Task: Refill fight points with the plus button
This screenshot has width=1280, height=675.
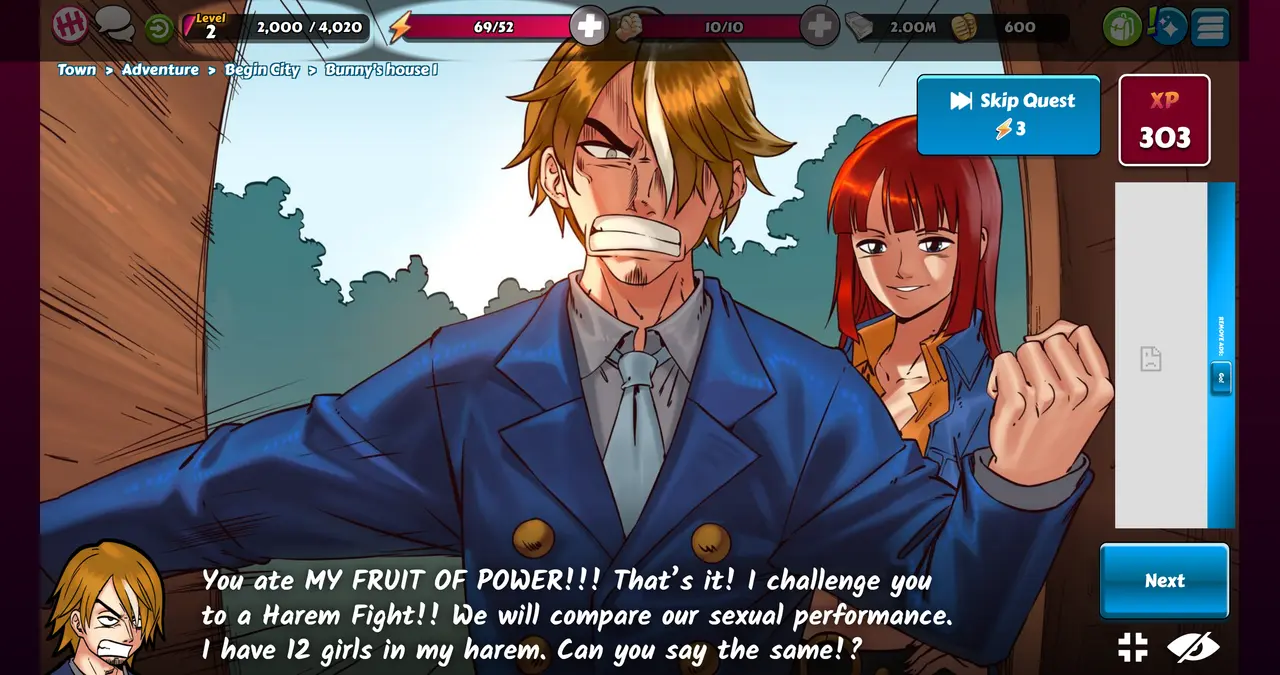Action: (x=819, y=27)
